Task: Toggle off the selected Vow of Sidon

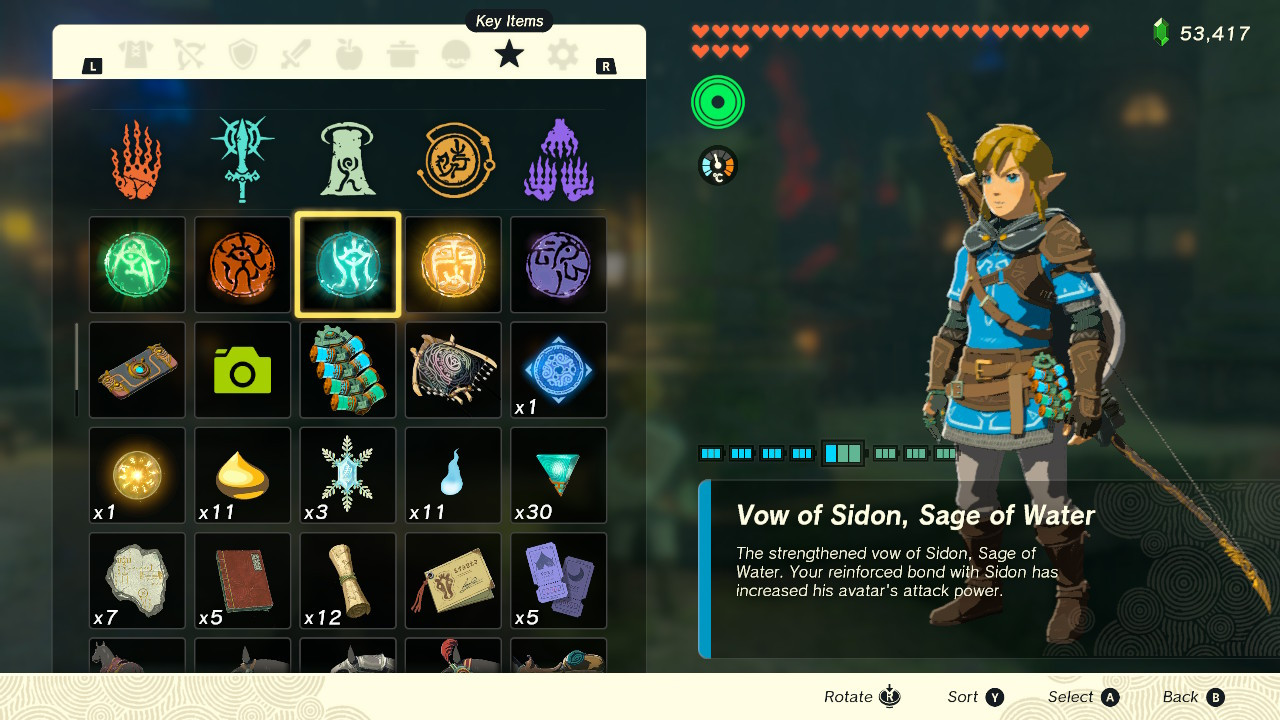Action: (x=347, y=264)
